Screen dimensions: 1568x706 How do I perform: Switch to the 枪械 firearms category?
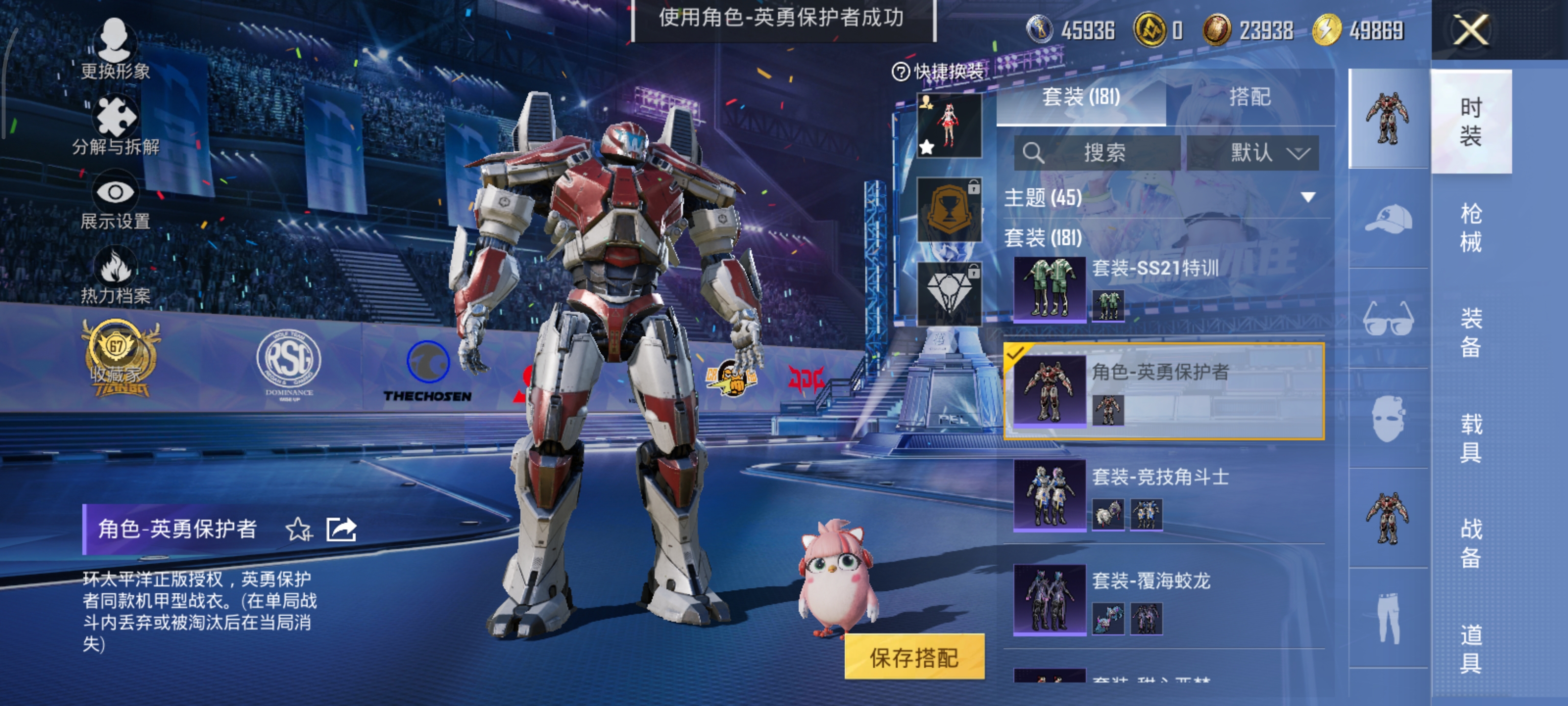tap(1470, 228)
